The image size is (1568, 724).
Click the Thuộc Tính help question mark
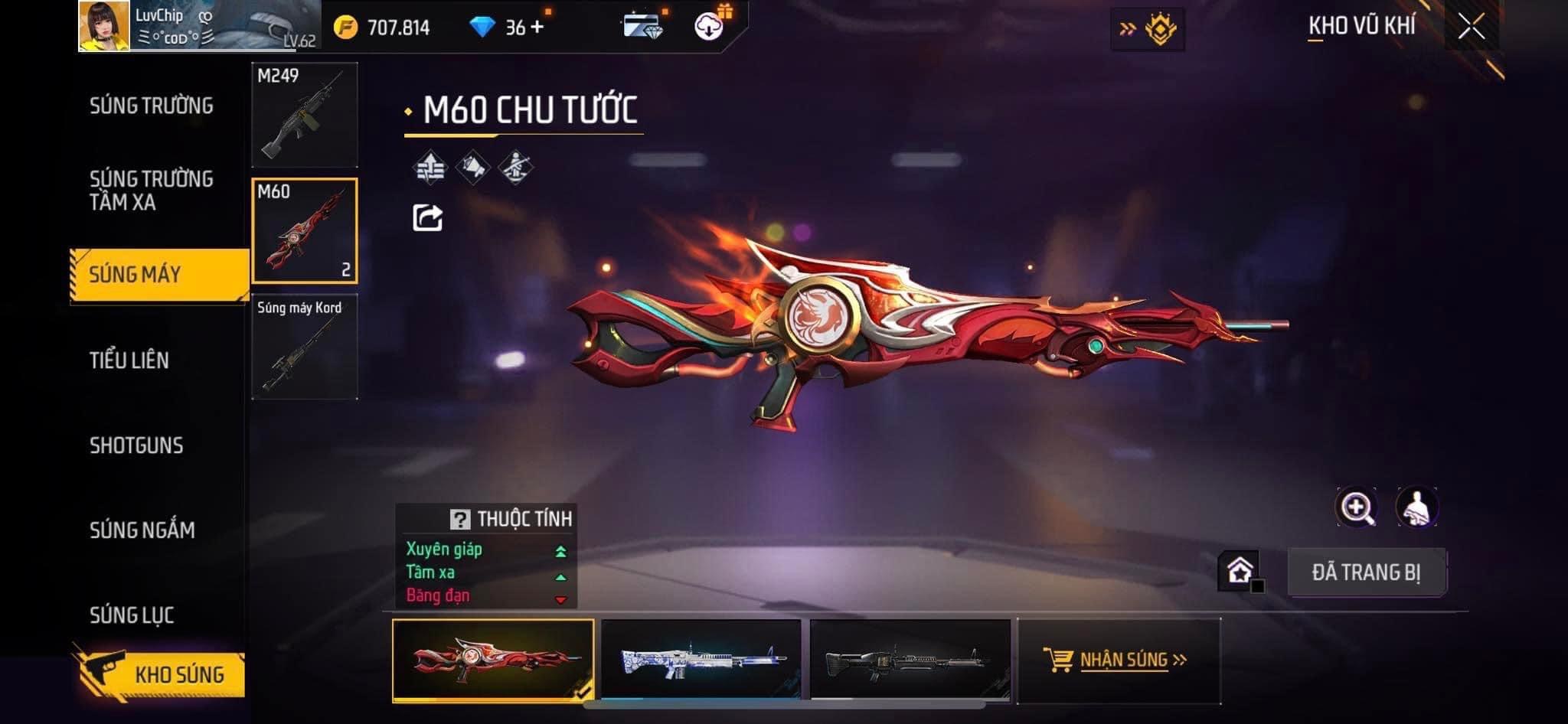(459, 520)
